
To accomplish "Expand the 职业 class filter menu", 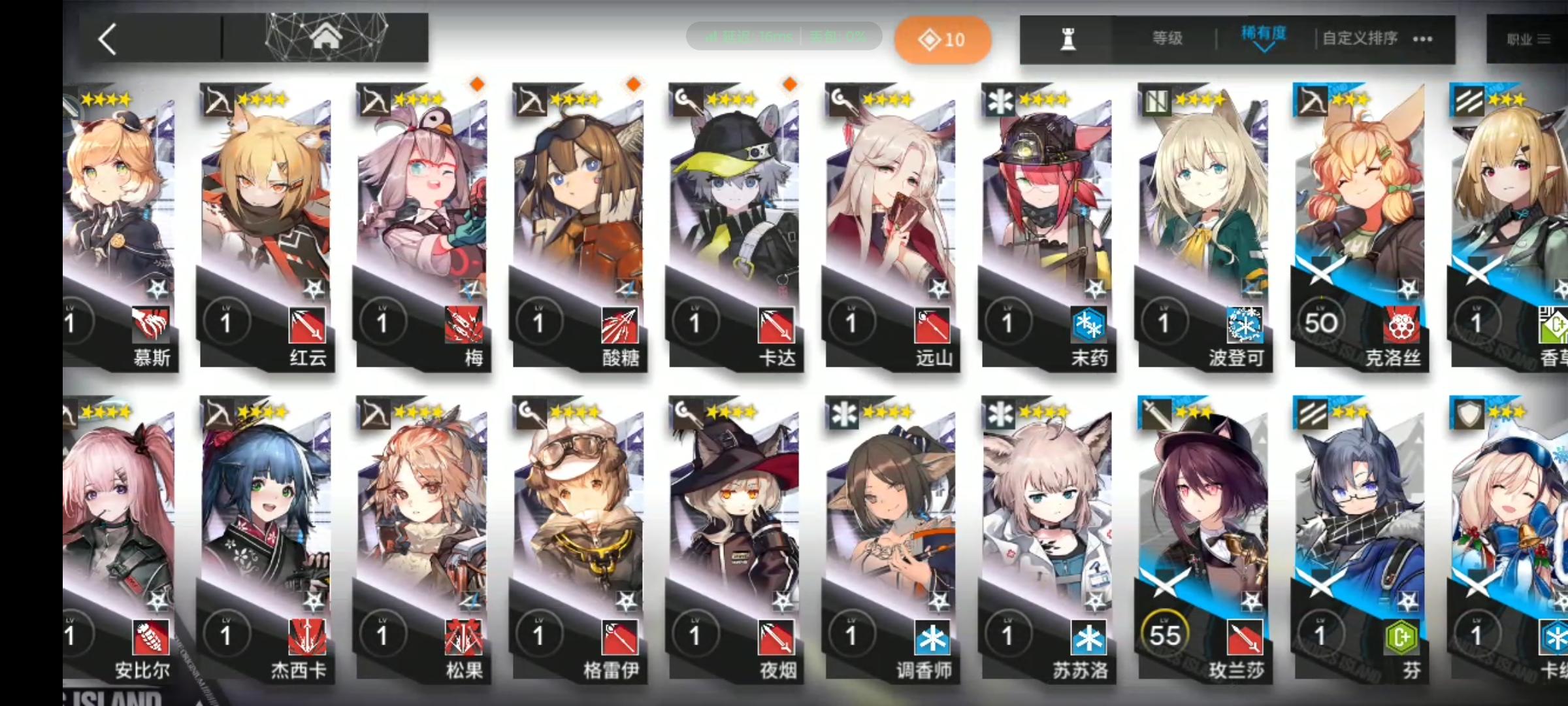I will coord(1525,38).
